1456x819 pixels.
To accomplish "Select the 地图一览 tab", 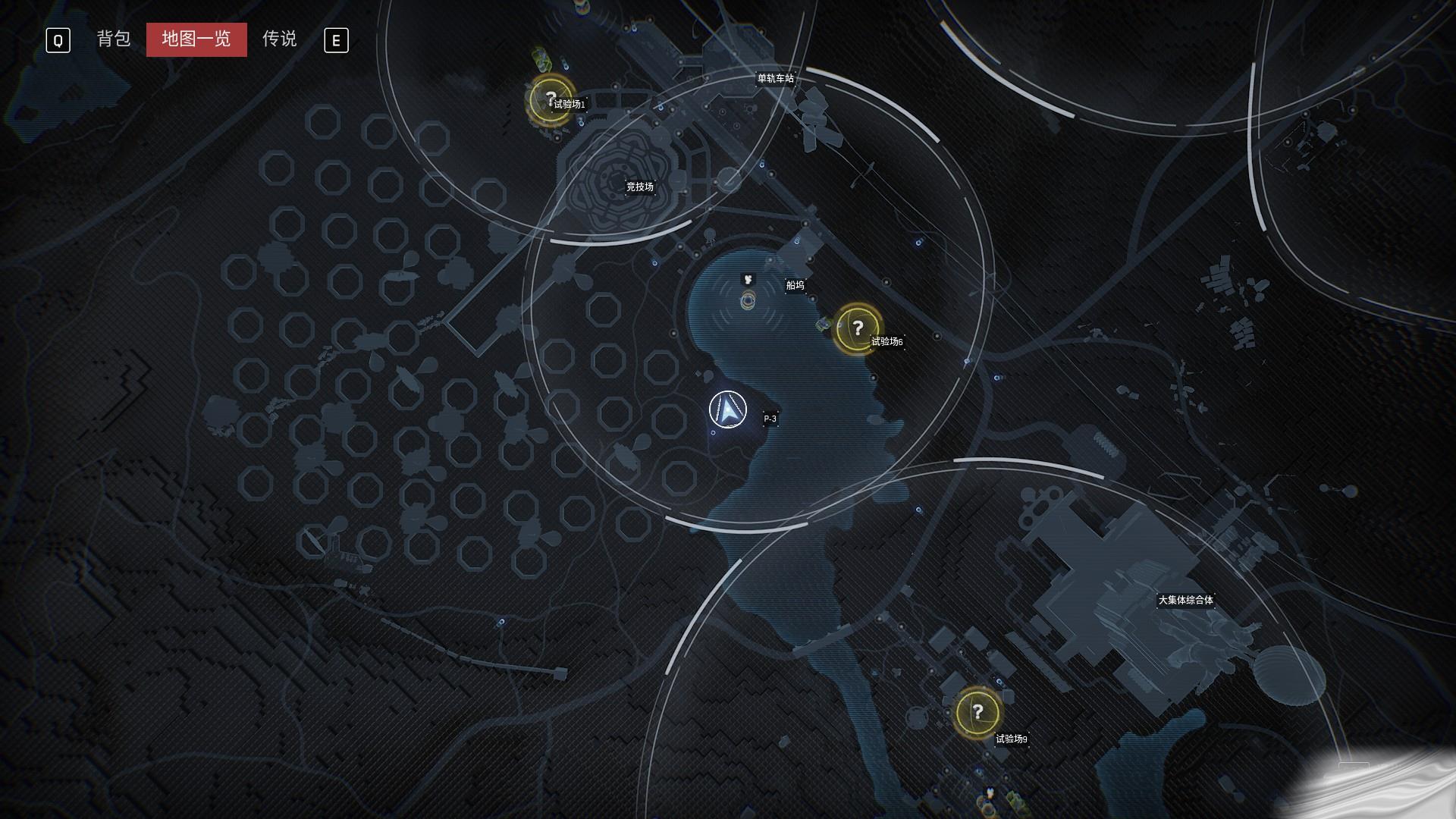I will [x=196, y=39].
